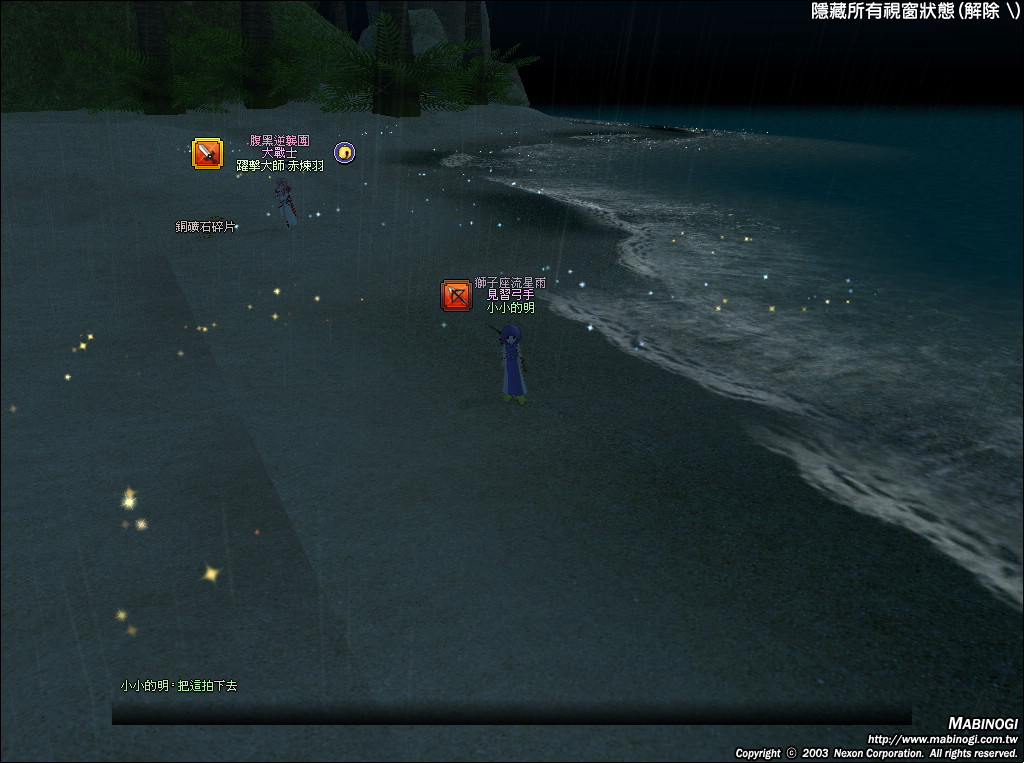This screenshot has height=763, width=1024.
Task: Click the sword skill icon above 赤煉羽
Action: point(207,153)
